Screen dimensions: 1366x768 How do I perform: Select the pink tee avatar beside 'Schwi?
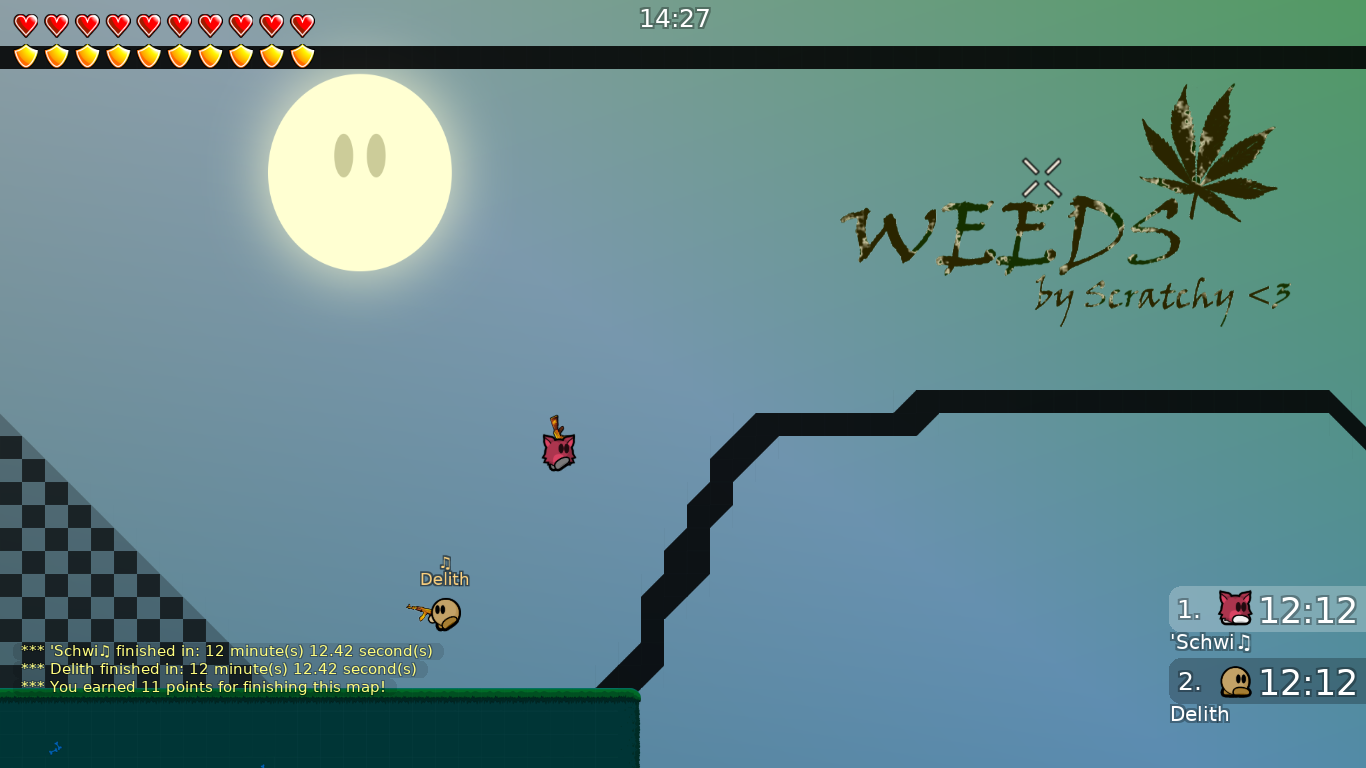click(1233, 607)
